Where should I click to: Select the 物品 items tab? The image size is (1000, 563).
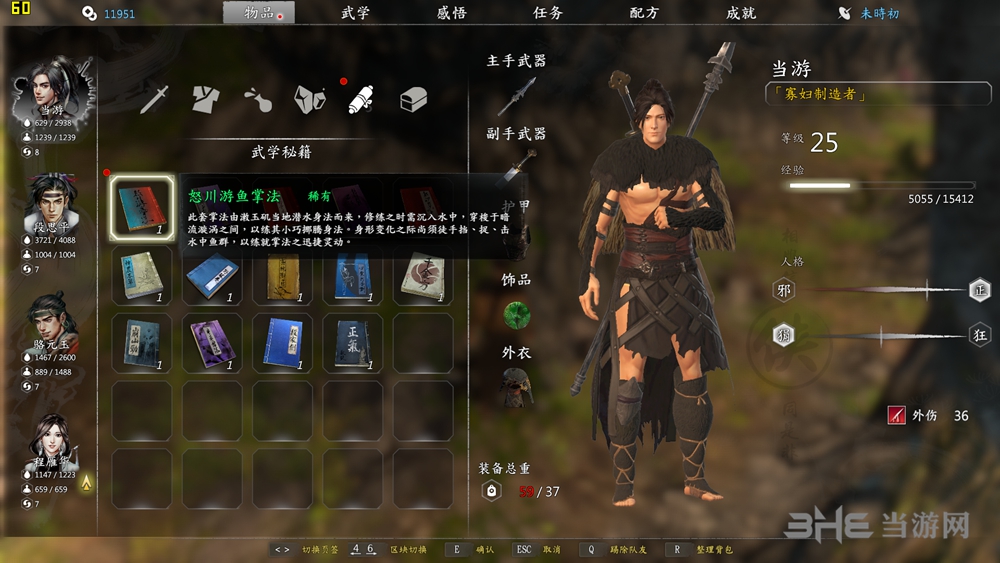259,14
